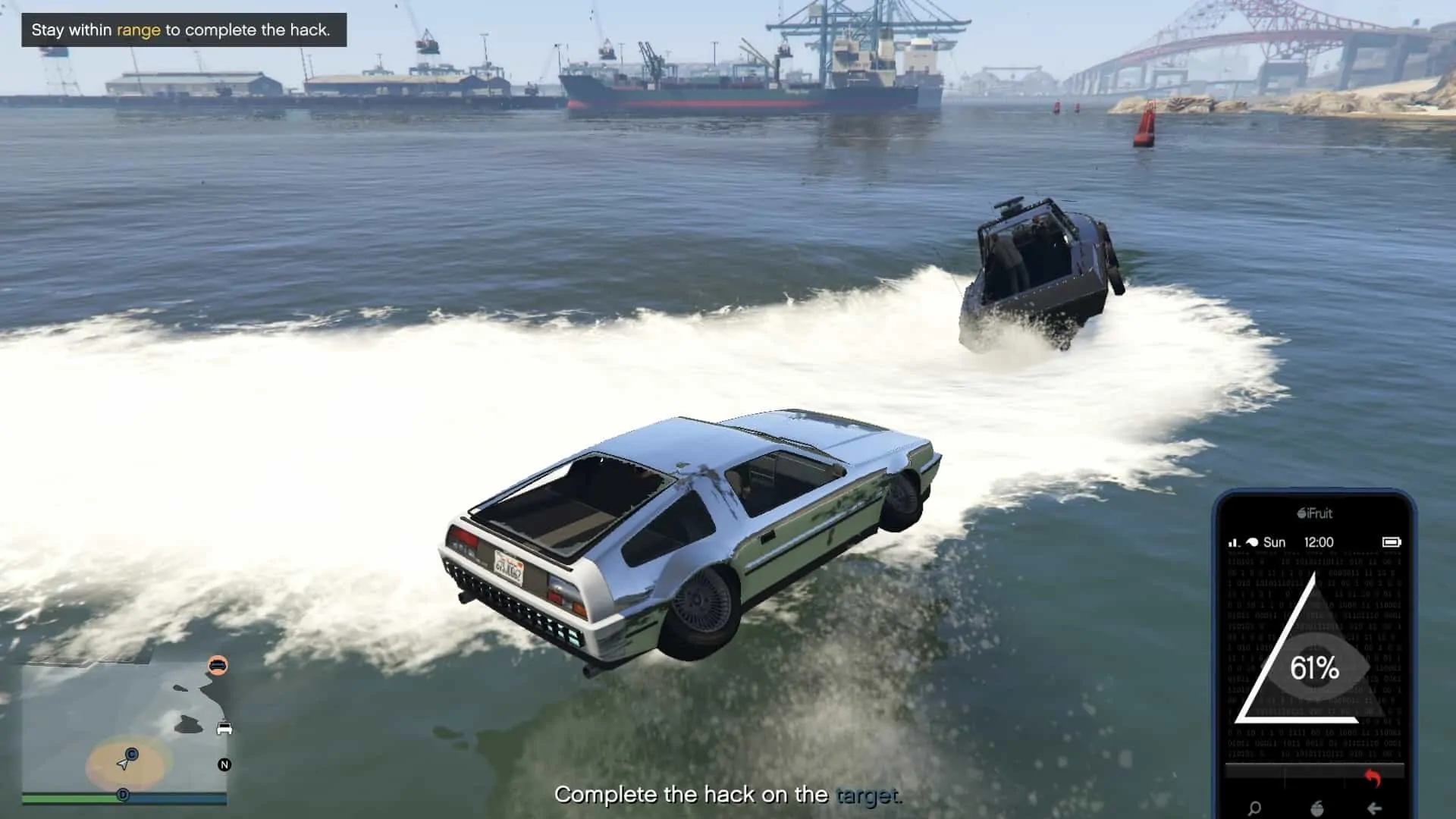Image resolution: width=1456 pixels, height=819 pixels.
Task: Select the orange boat blip on the minimap
Action: pyautogui.click(x=218, y=666)
